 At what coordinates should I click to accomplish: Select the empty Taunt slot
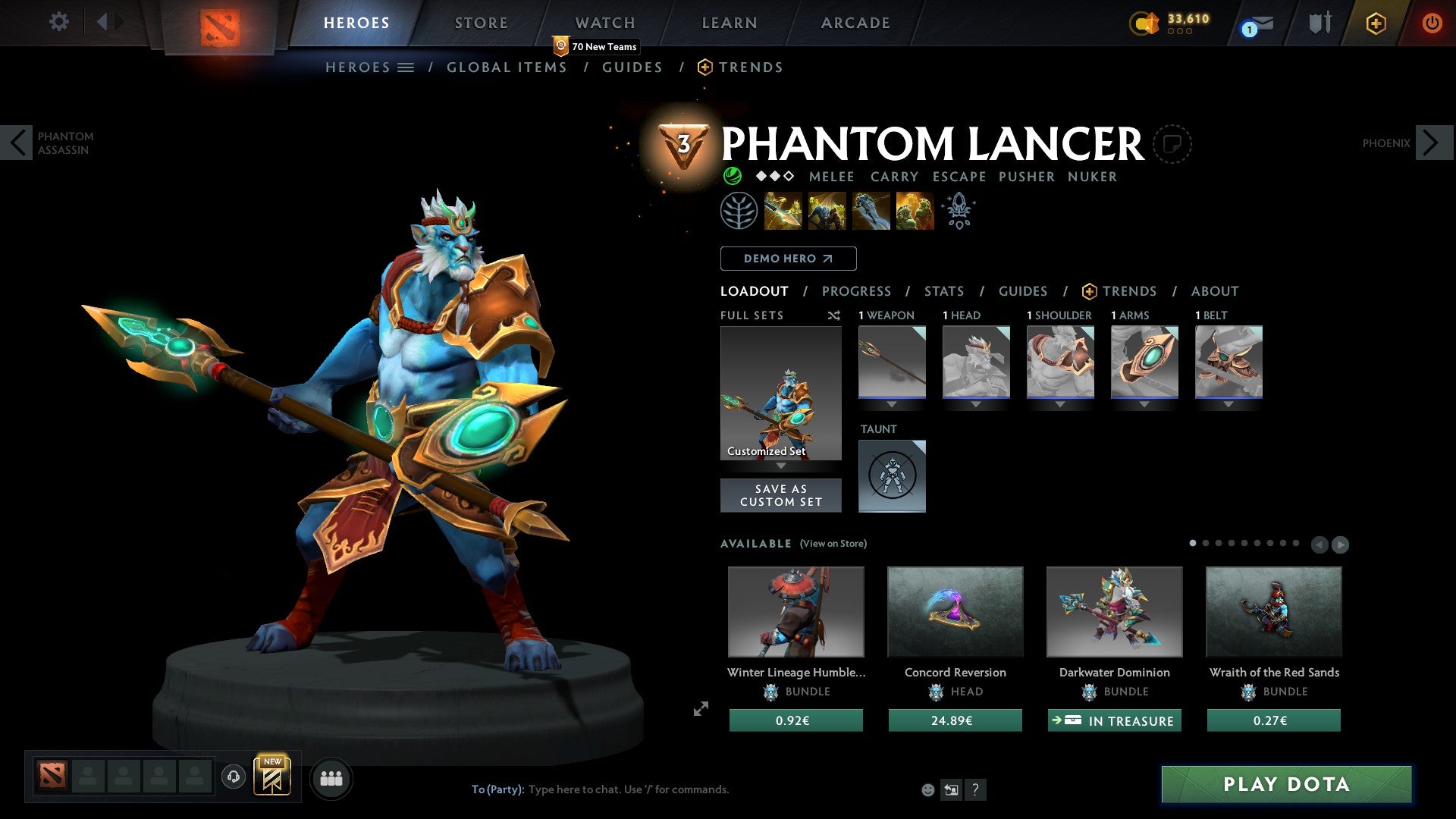[892, 475]
